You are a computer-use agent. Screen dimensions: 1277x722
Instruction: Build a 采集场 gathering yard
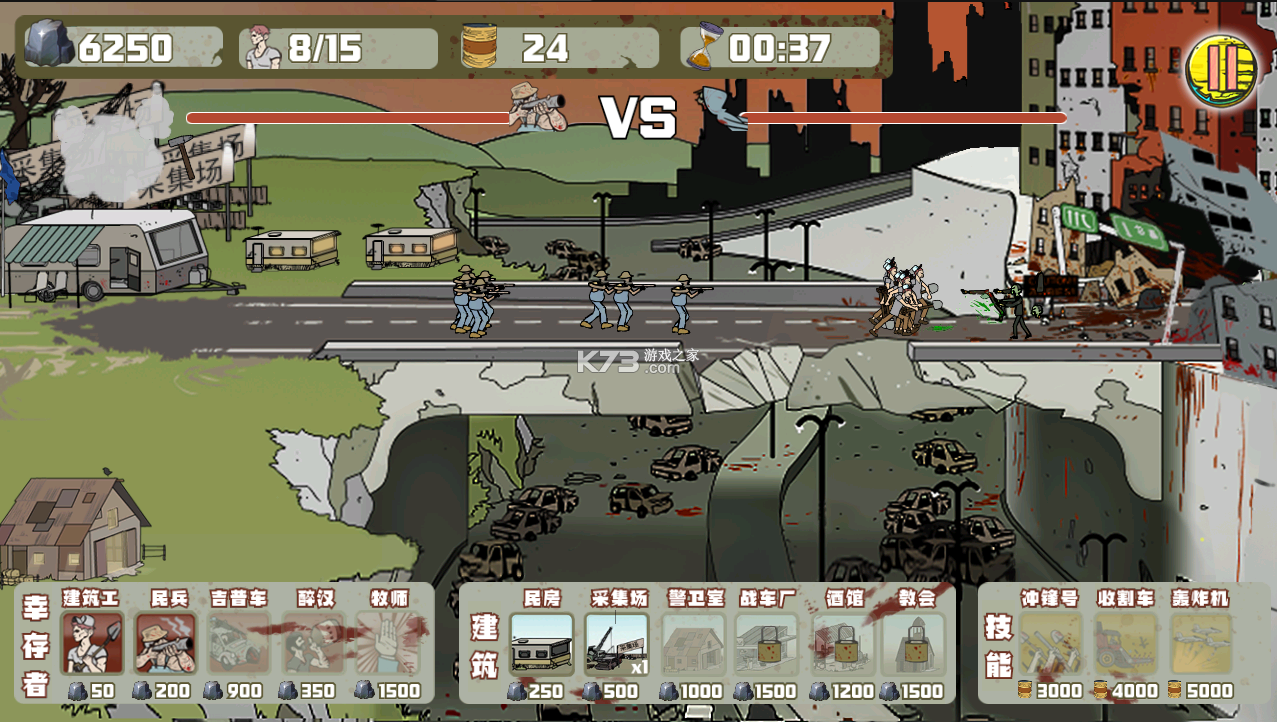pyautogui.click(x=616, y=644)
